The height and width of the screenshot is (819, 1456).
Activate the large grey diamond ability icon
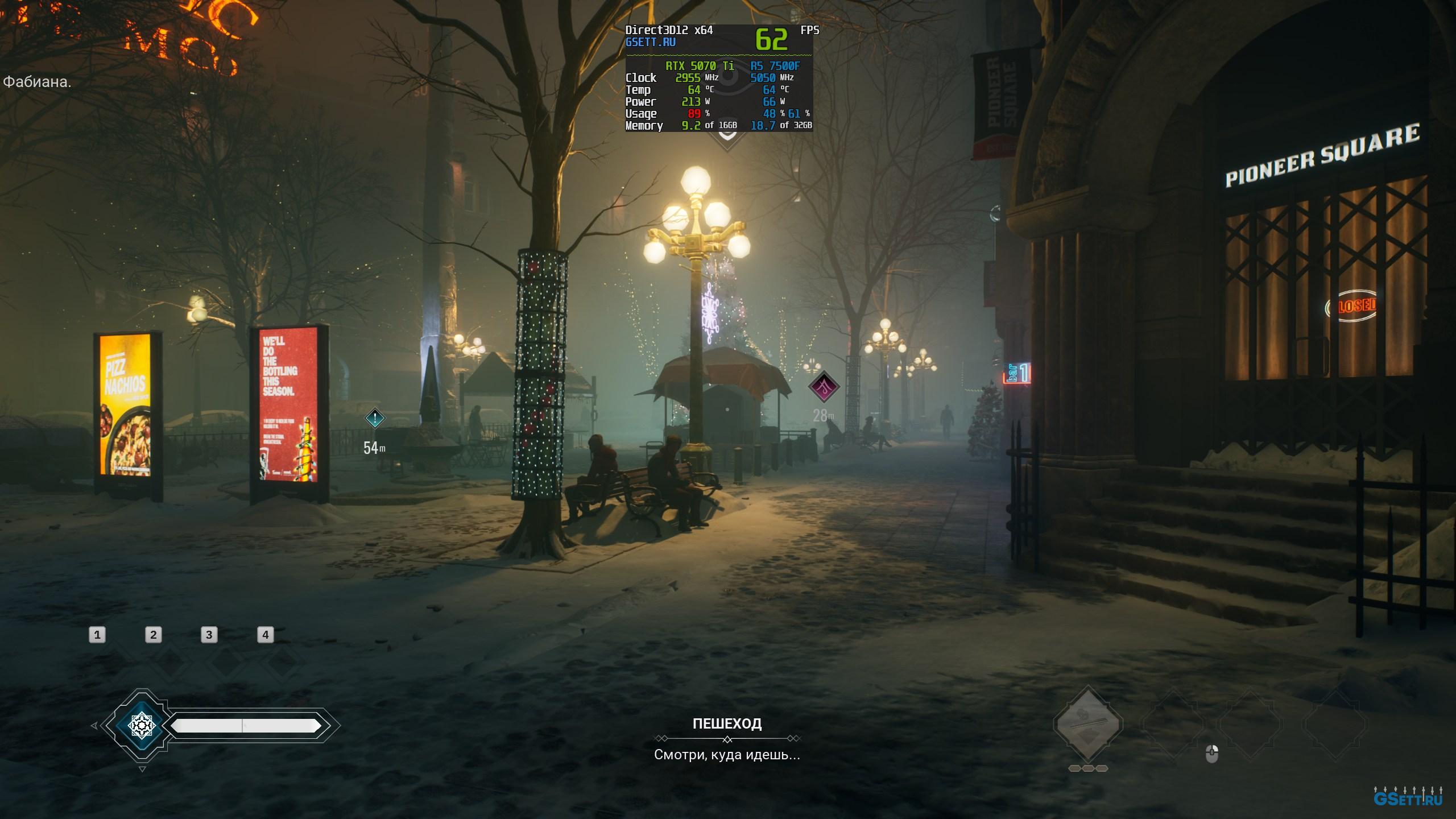click(1087, 724)
